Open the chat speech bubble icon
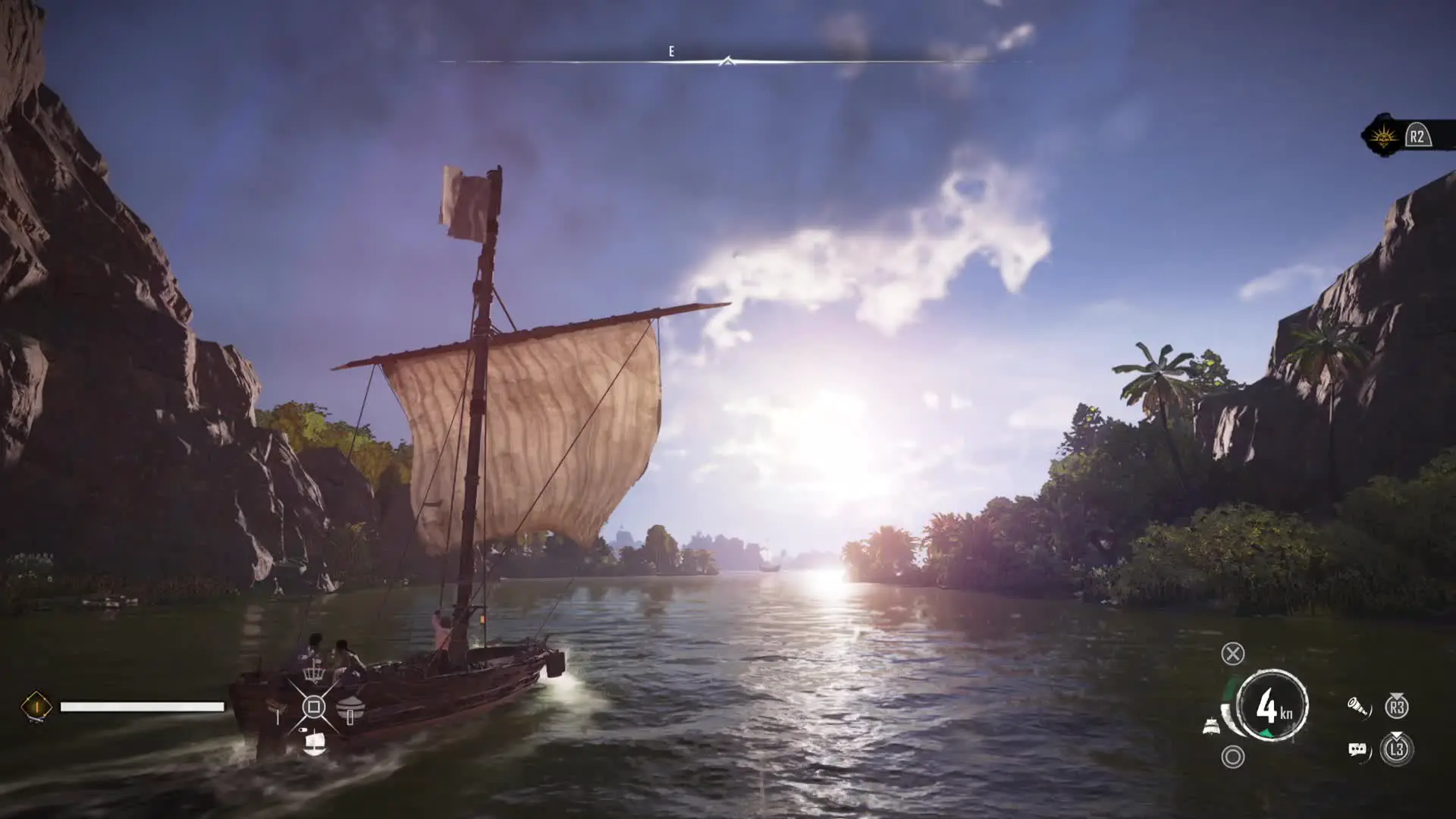The height and width of the screenshot is (819, 1456). click(1358, 750)
